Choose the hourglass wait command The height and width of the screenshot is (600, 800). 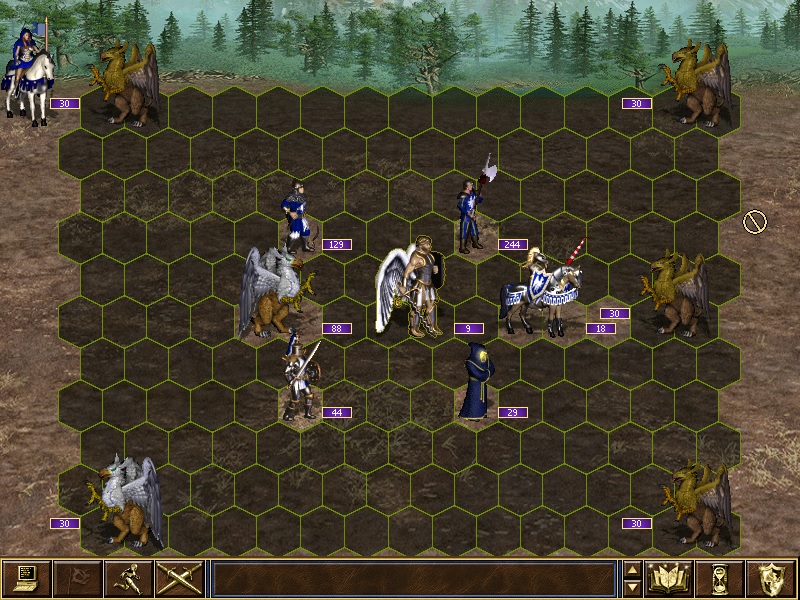coord(721,578)
